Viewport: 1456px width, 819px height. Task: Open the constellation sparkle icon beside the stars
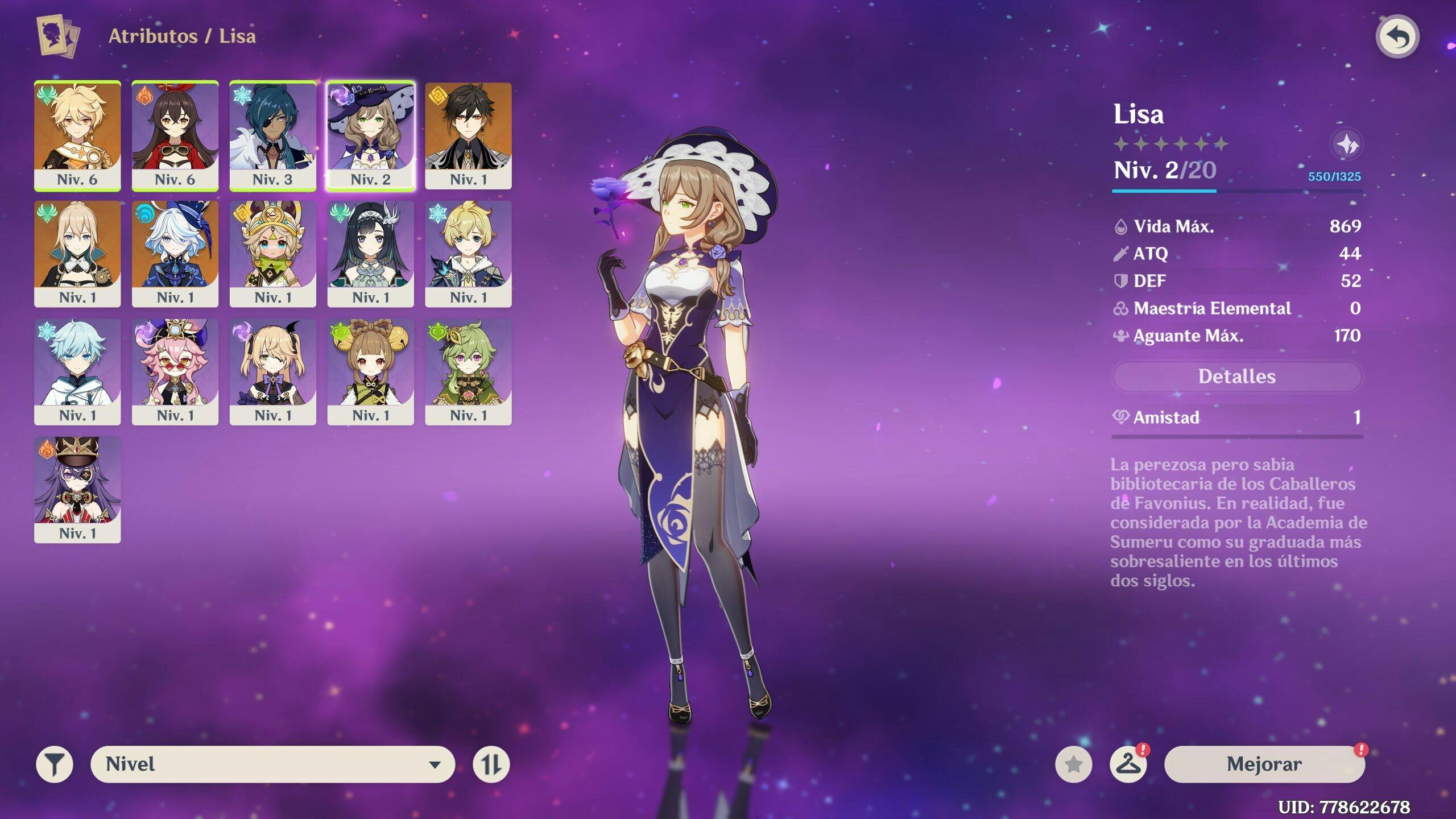click(1347, 144)
